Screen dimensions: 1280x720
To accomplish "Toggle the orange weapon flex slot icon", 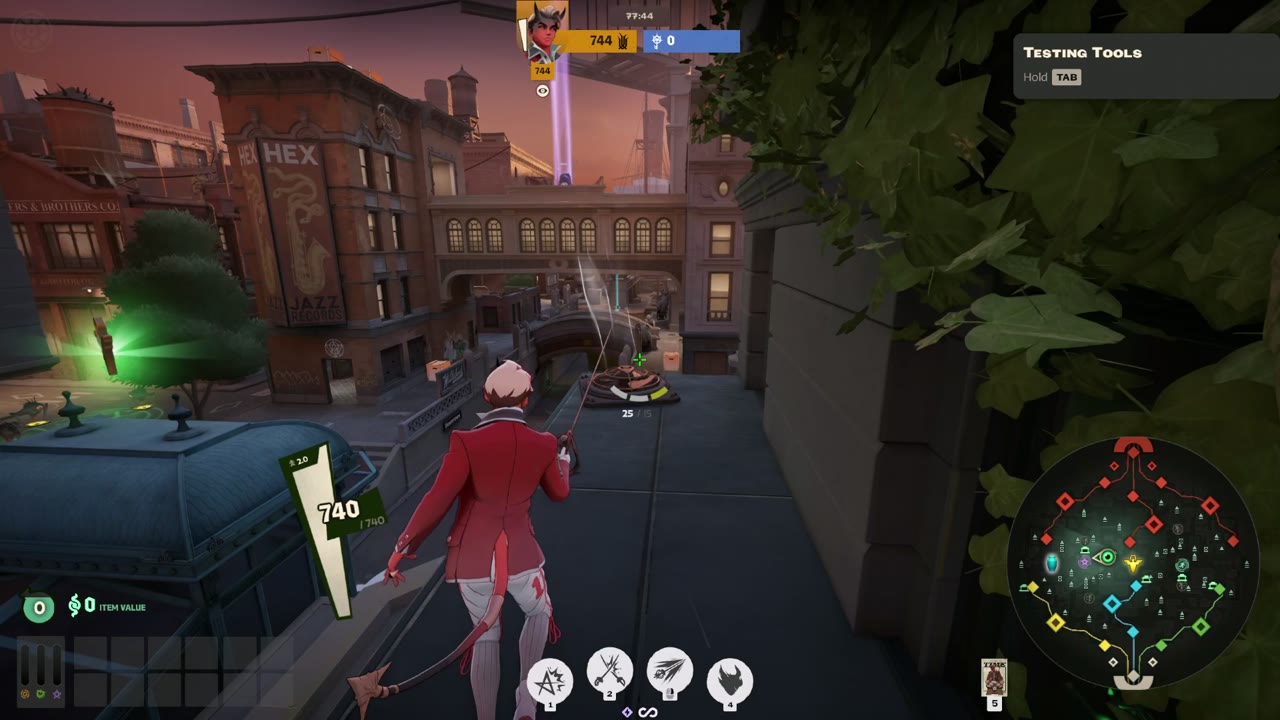I will (x=25, y=694).
